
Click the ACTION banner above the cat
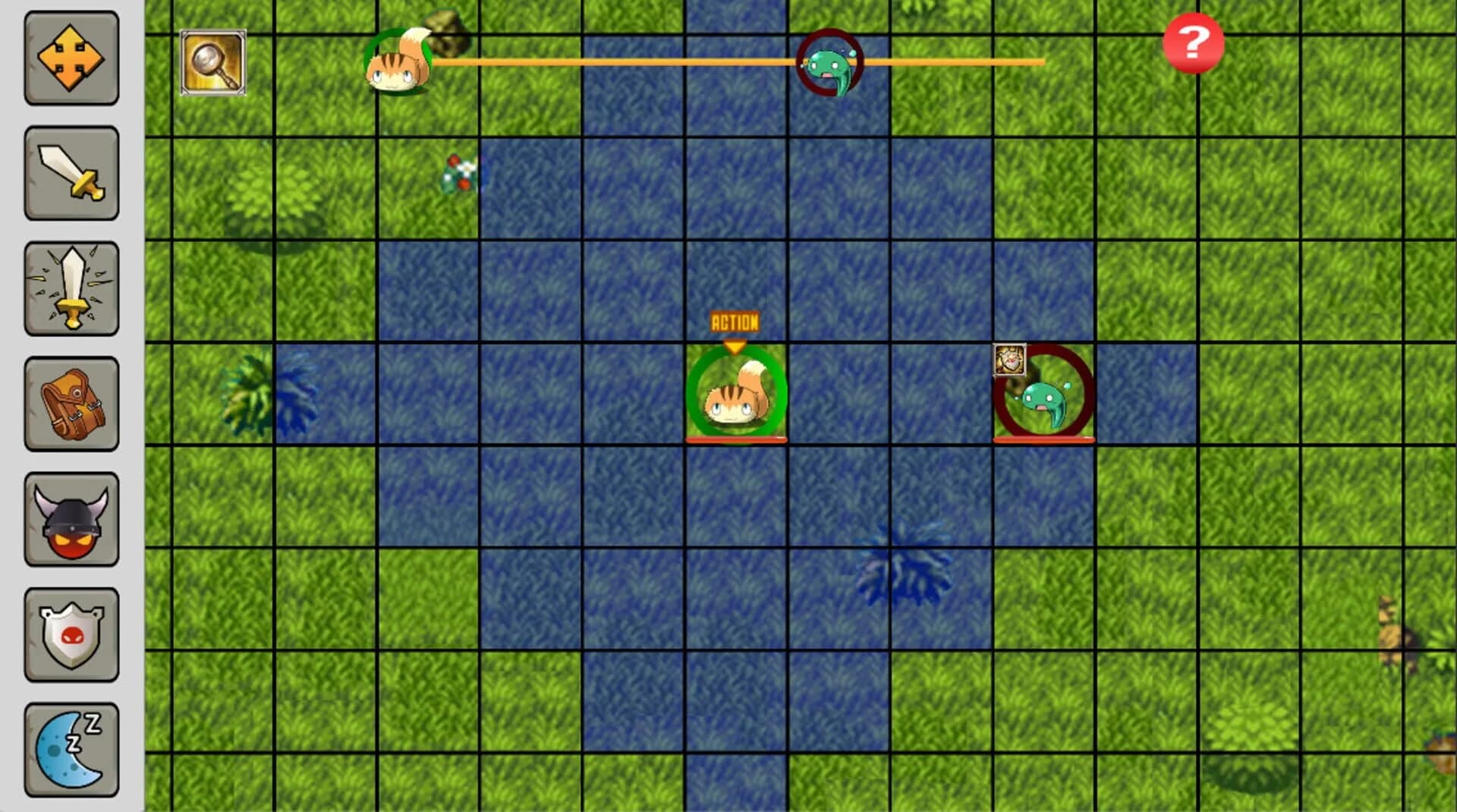(x=735, y=321)
